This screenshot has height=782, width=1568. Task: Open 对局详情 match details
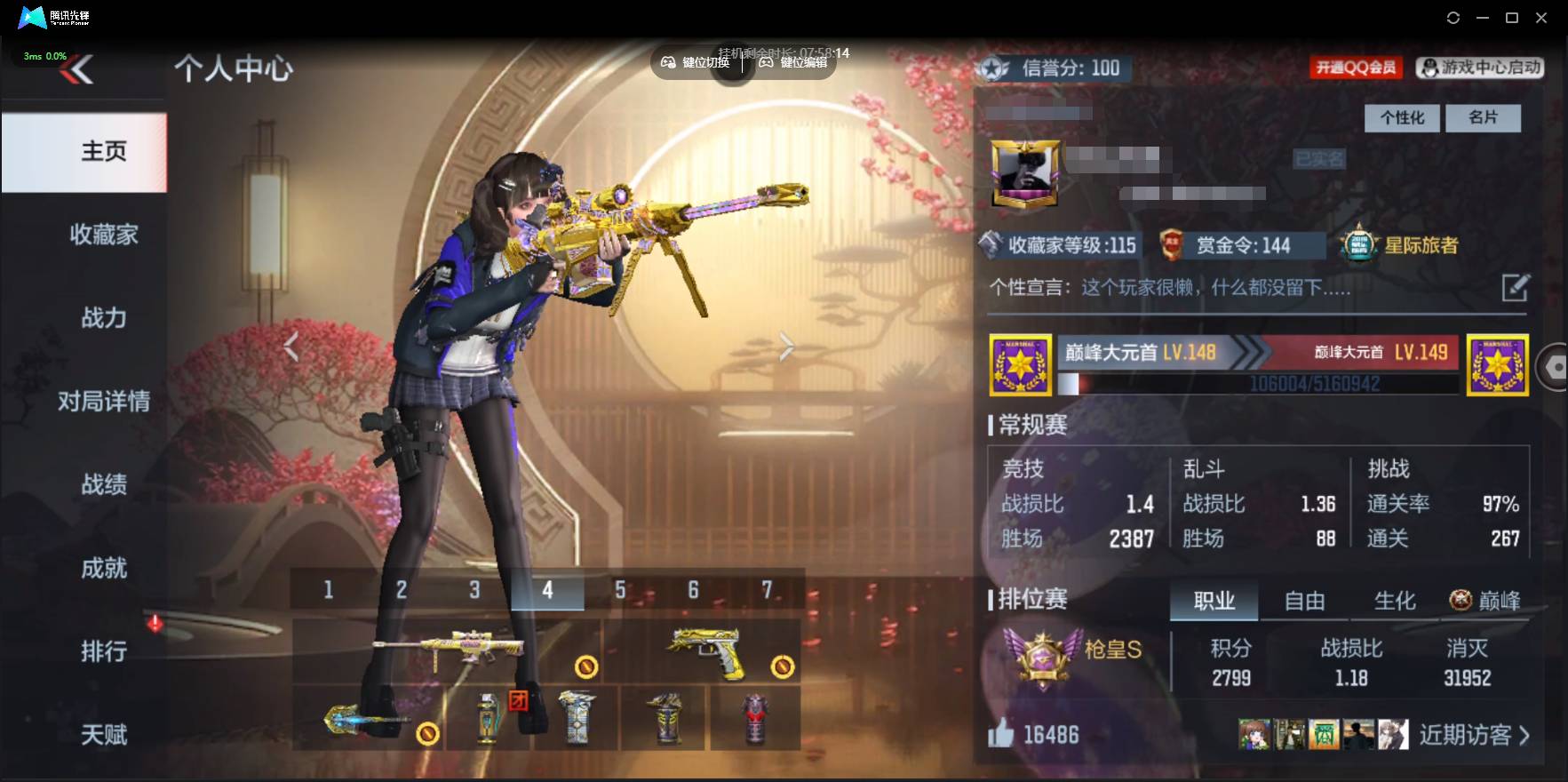pos(104,401)
